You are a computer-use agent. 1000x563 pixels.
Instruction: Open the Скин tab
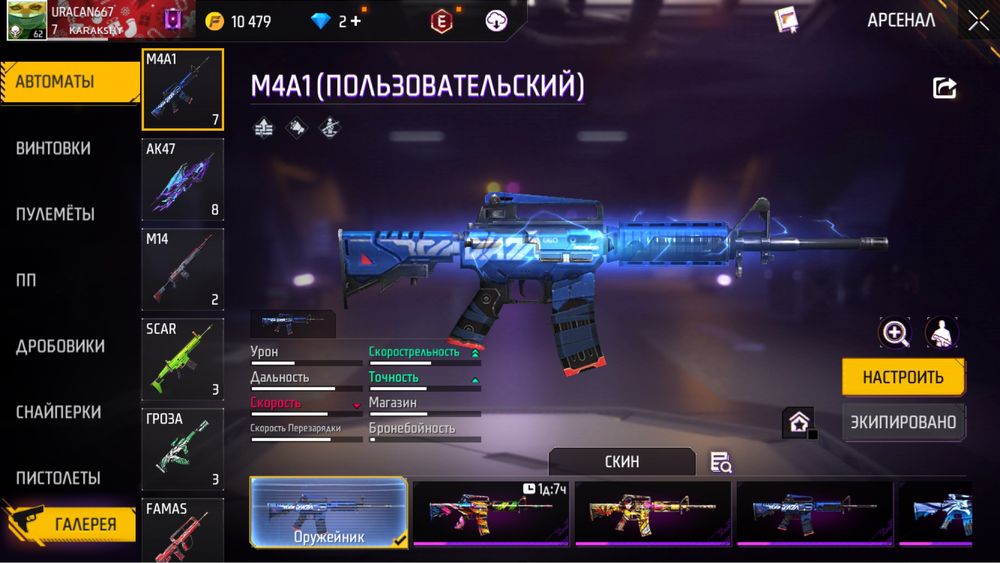click(x=622, y=461)
